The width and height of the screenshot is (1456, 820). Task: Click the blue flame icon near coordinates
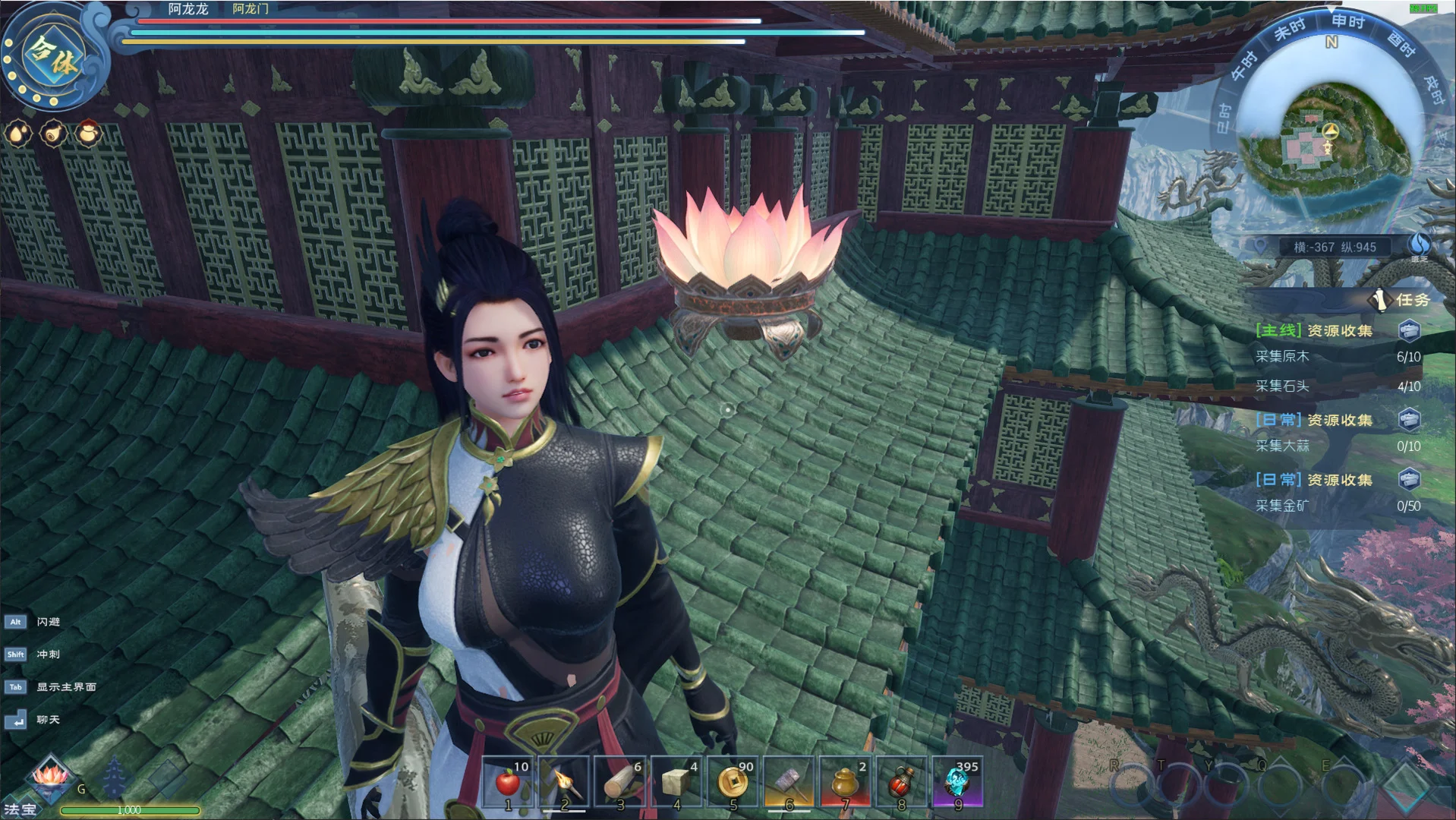[1420, 245]
